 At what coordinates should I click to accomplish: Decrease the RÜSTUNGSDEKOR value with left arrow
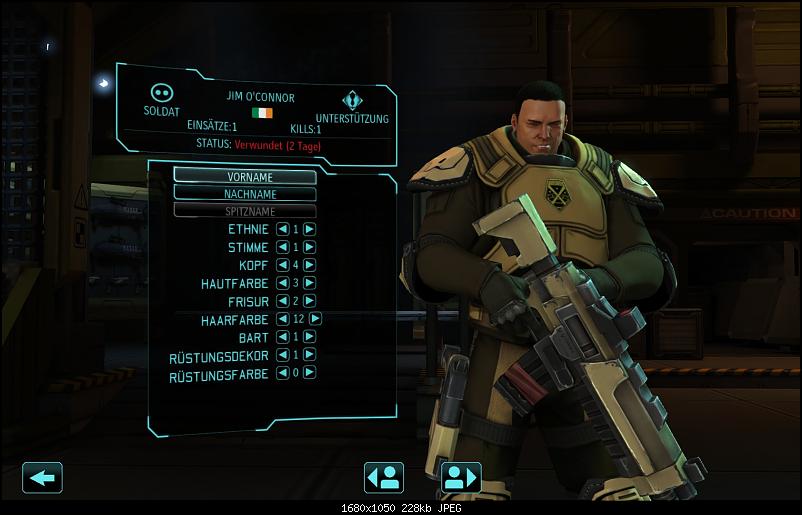pyautogui.click(x=282, y=354)
